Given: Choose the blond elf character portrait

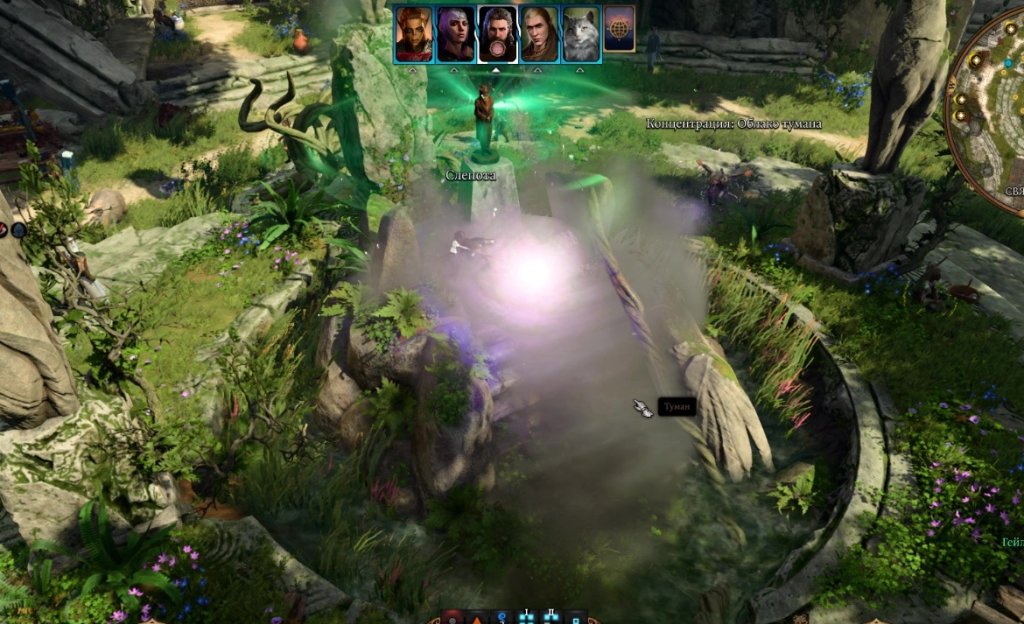Looking at the screenshot, I should coord(539,34).
